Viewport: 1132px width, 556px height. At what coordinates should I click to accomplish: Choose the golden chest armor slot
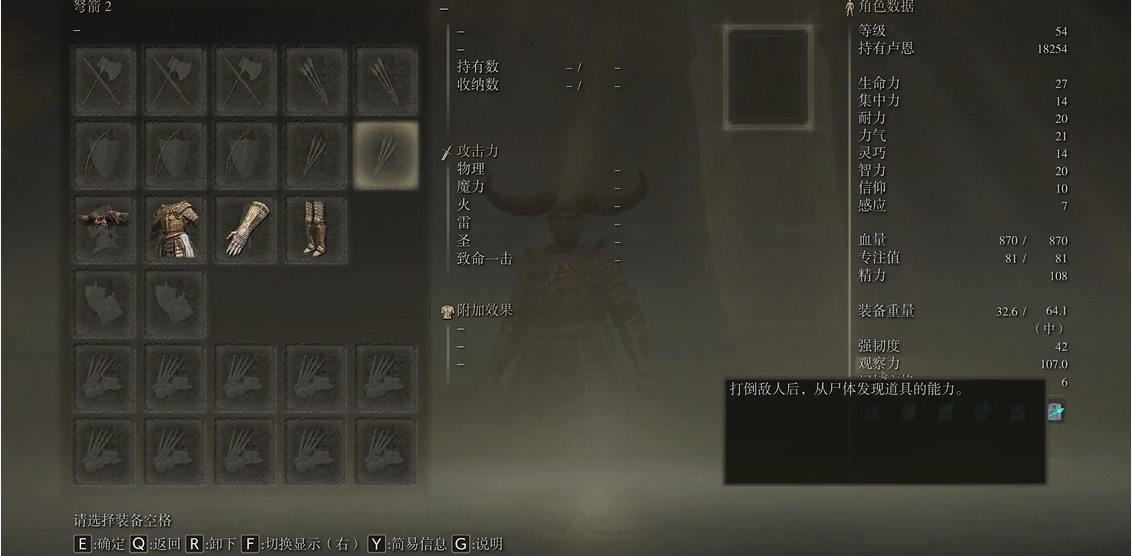[x=174, y=229]
